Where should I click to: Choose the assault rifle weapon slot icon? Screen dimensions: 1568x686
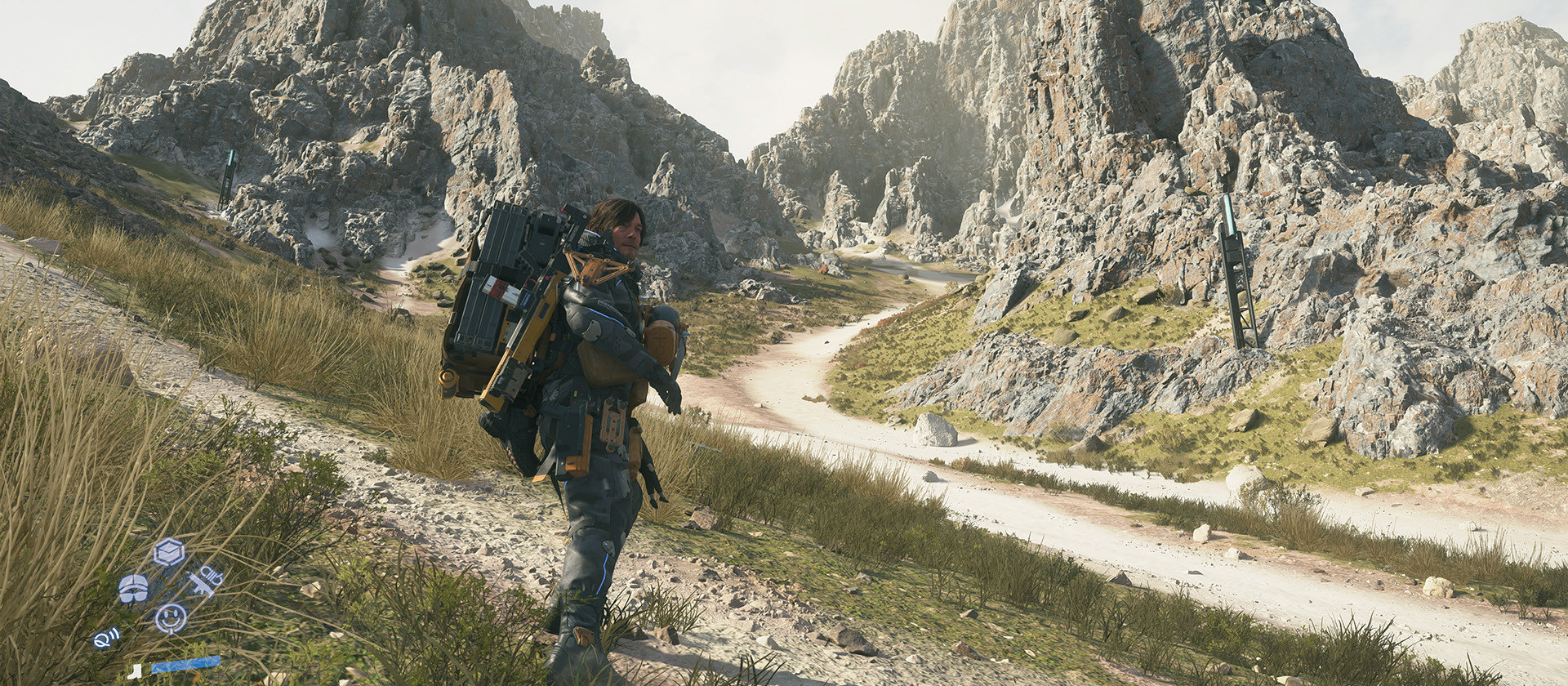[x=202, y=586]
